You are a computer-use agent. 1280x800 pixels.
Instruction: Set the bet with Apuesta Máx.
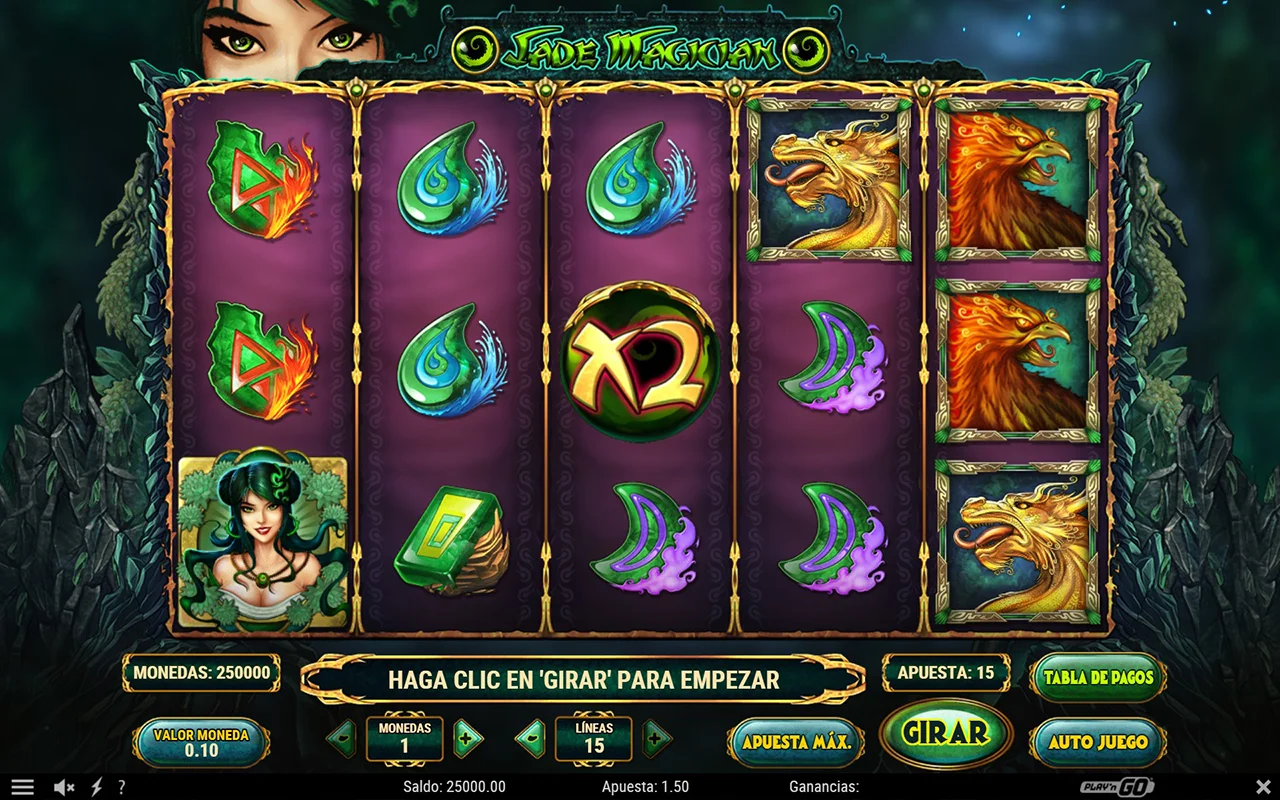[796, 742]
